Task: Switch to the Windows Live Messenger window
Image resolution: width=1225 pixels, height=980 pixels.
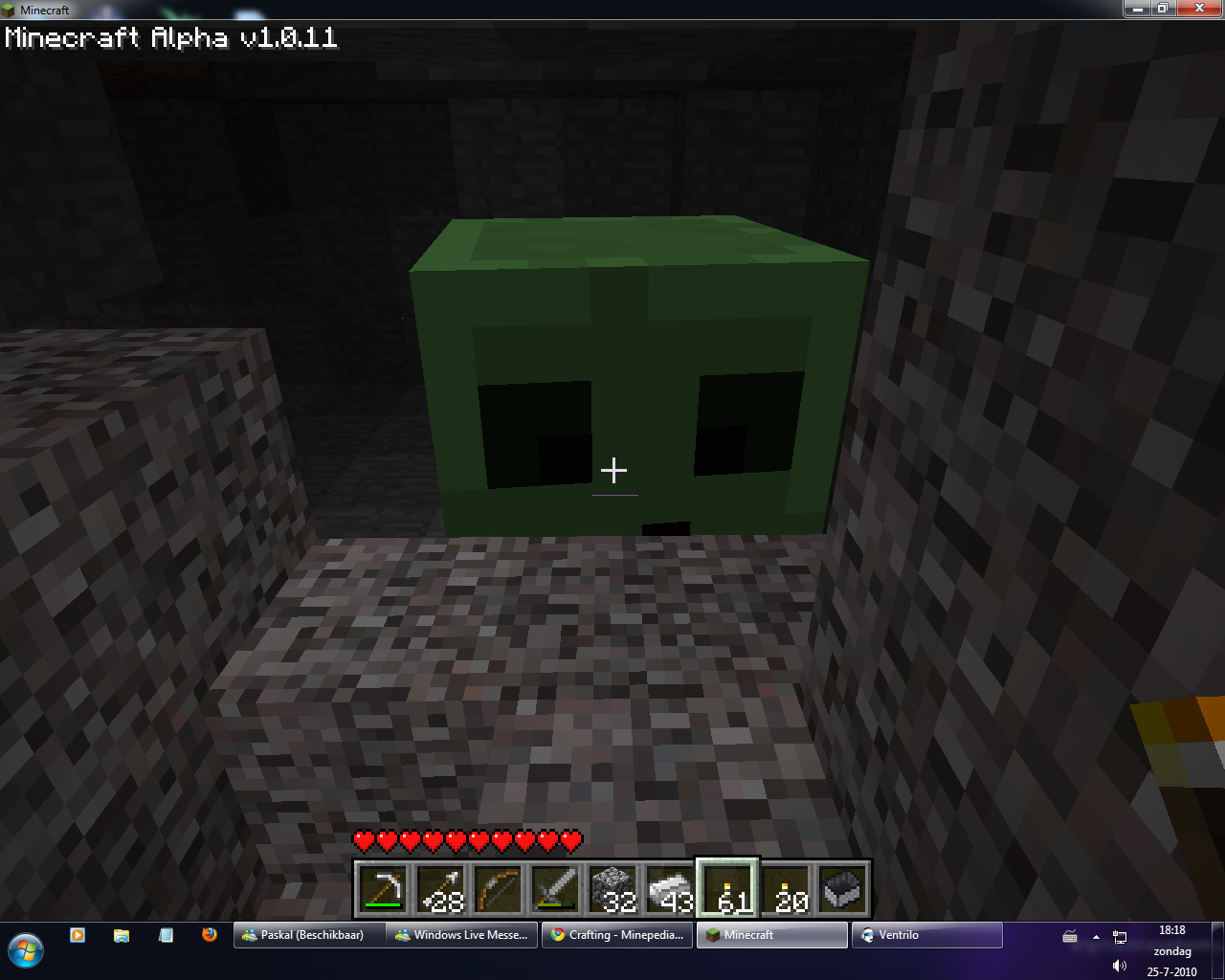Action: (461, 935)
